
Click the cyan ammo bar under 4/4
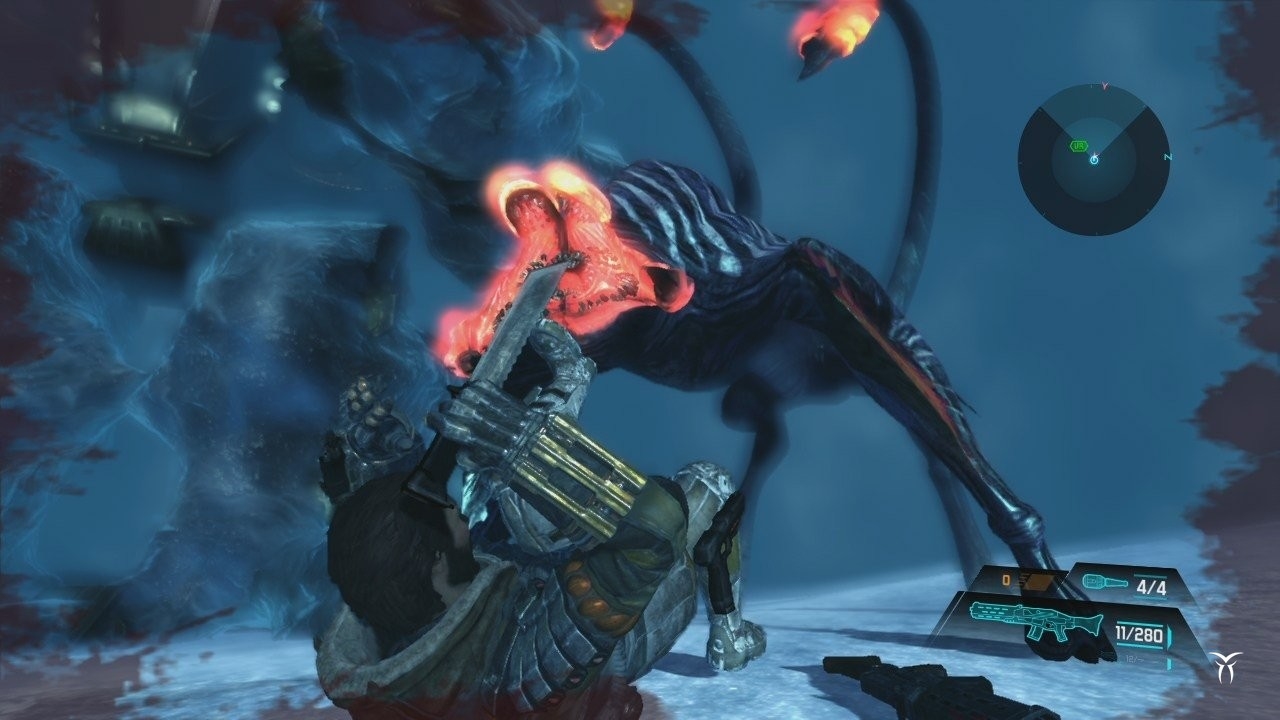pyautogui.click(x=1153, y=596)
